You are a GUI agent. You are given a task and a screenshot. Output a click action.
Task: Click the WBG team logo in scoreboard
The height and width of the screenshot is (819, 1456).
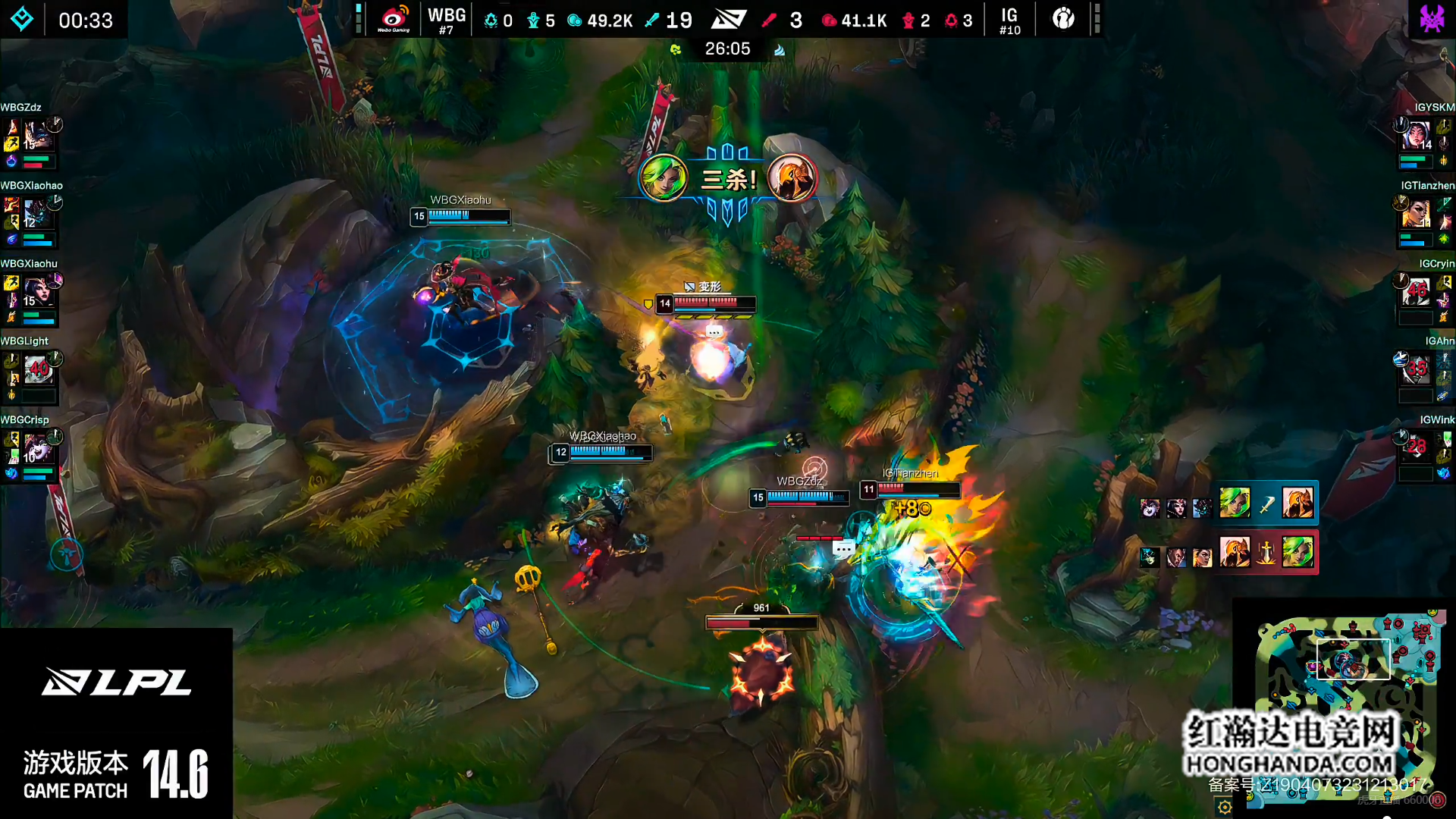point(394,19)
